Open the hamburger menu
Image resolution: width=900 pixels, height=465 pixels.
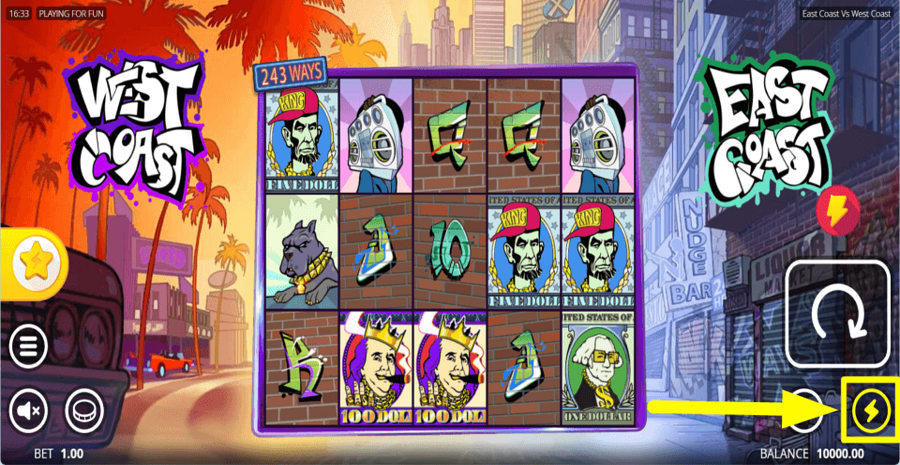[28, 346]
